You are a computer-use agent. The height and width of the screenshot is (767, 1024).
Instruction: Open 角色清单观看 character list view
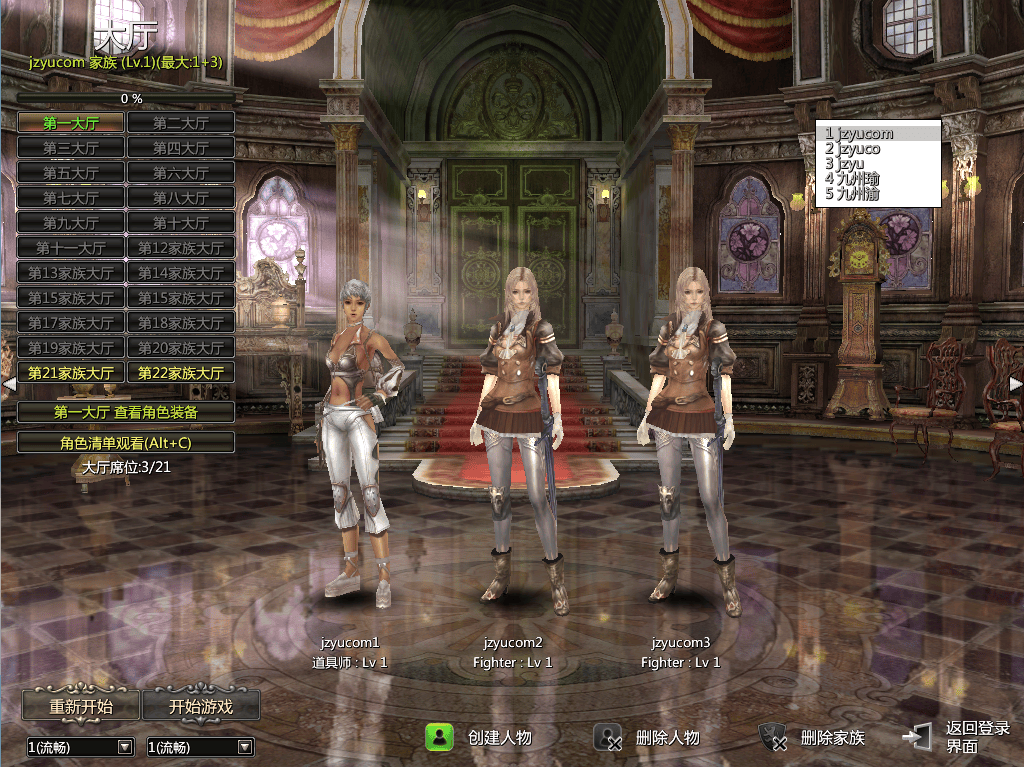(x=126, y=442)
